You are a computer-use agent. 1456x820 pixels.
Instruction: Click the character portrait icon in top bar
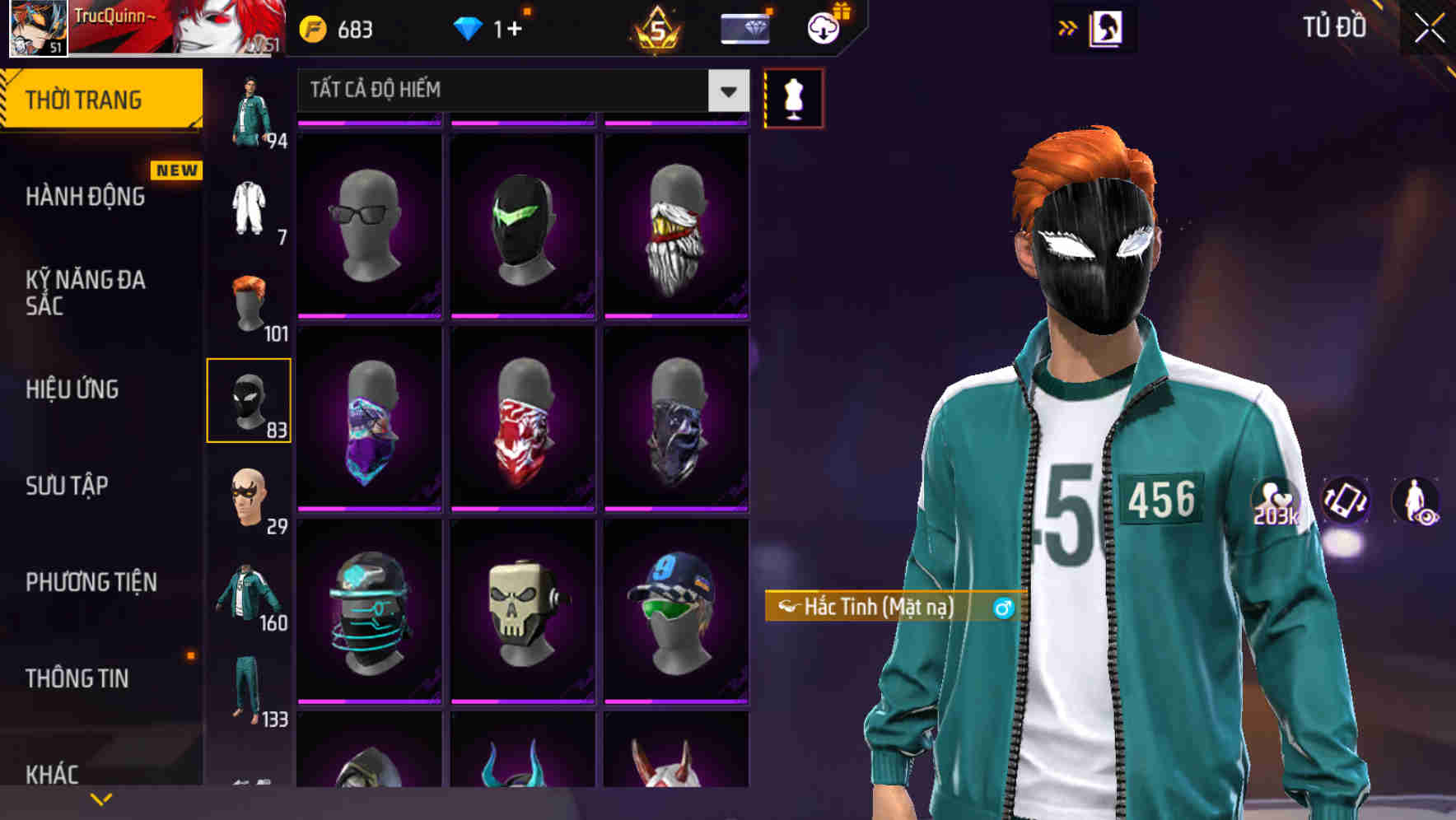[x=1108, y=27]
